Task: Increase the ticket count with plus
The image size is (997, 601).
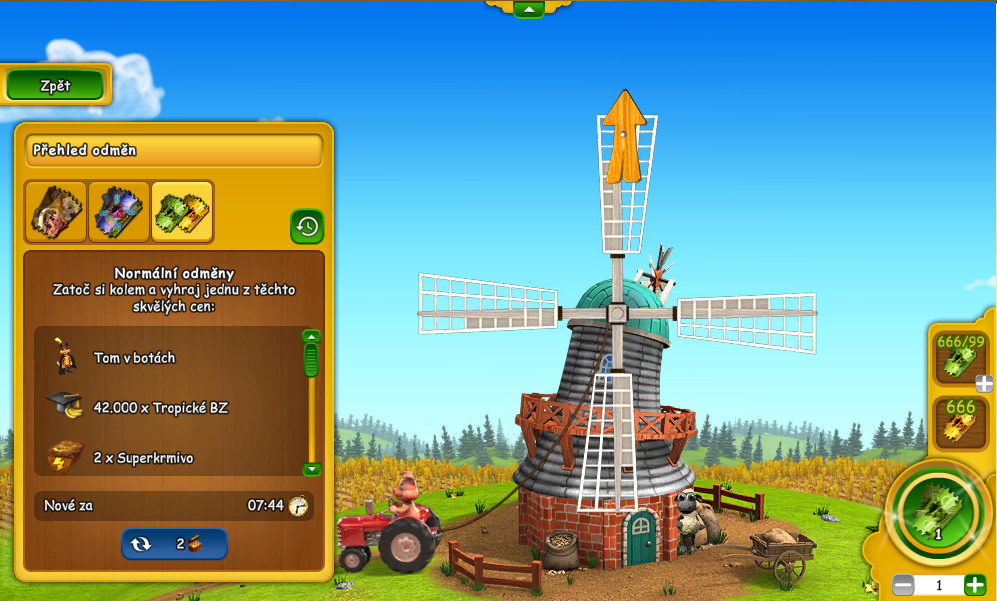Action: click(974, 585)
